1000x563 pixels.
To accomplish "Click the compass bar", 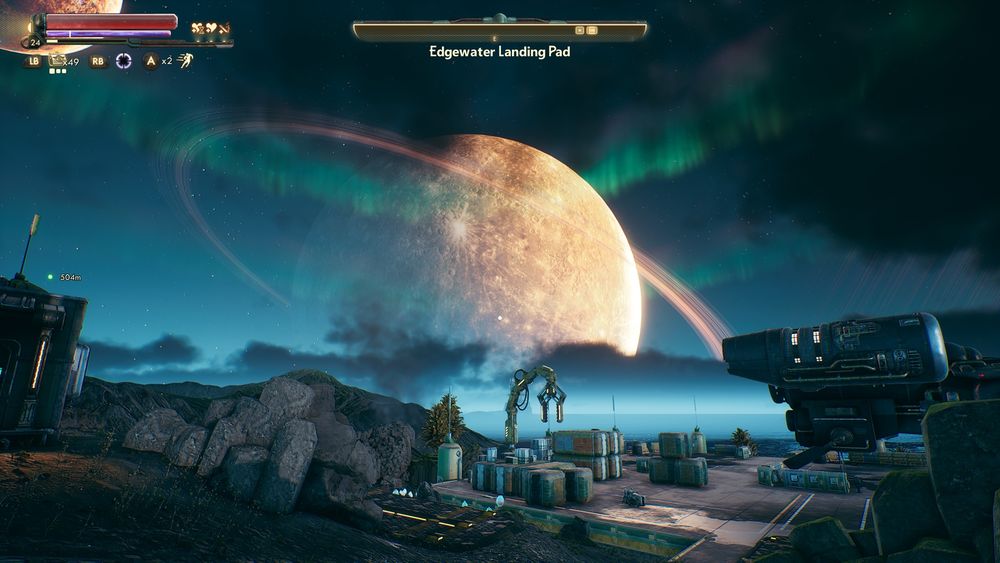I will [499, 31].
